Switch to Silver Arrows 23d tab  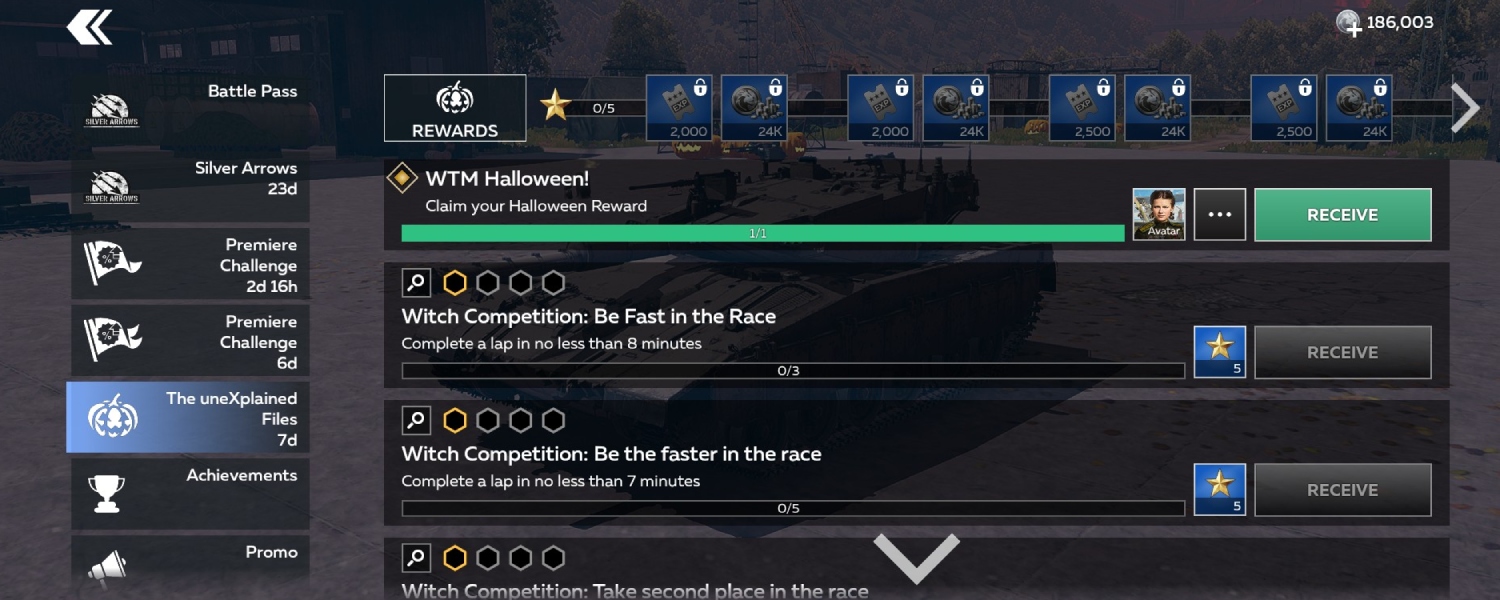189,185
